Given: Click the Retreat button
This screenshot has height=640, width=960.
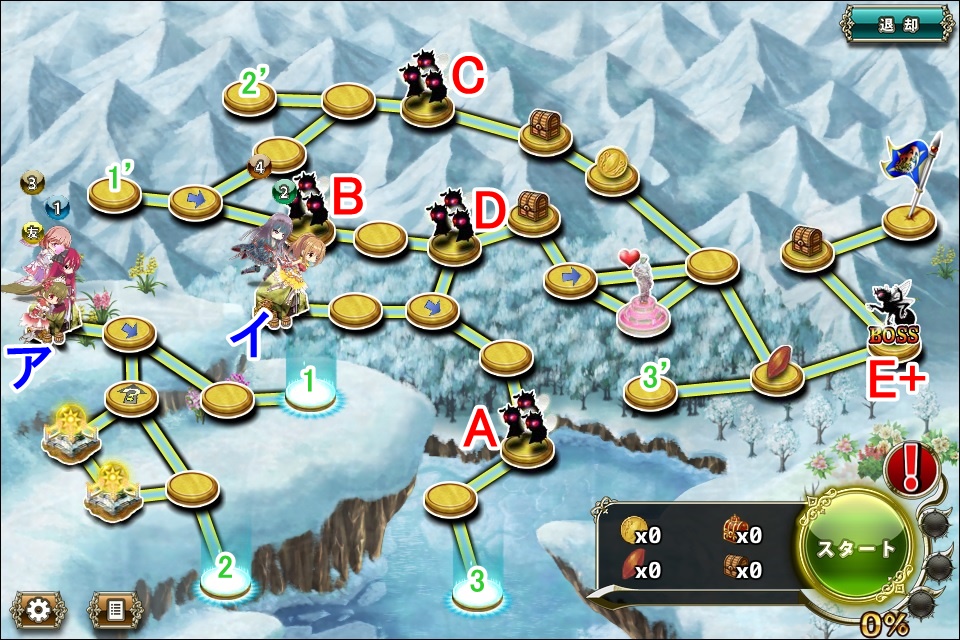Looking at the screenshot, I should pyautogui.click(x=897, y=23).
